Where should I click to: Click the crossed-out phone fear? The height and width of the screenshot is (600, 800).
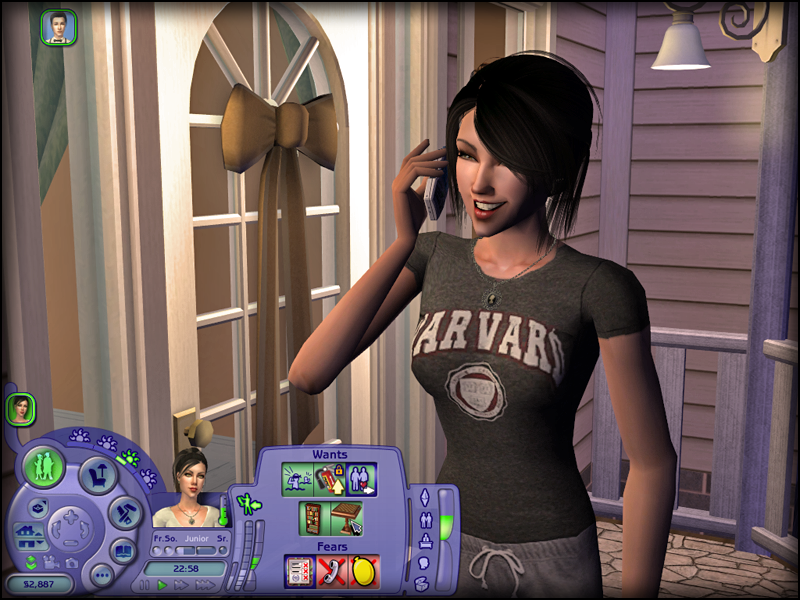331,570
